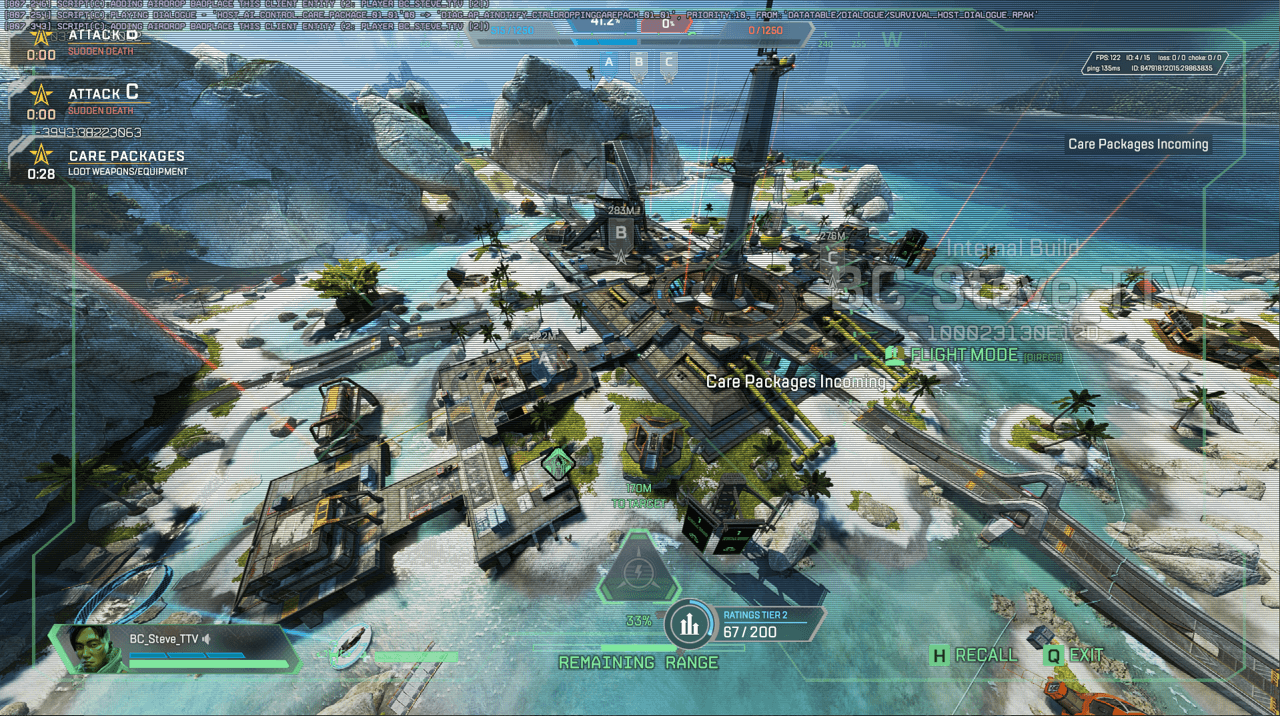1280x716 pixels.
Task: Select capture point A banner at top
Action: coord(608,64)
